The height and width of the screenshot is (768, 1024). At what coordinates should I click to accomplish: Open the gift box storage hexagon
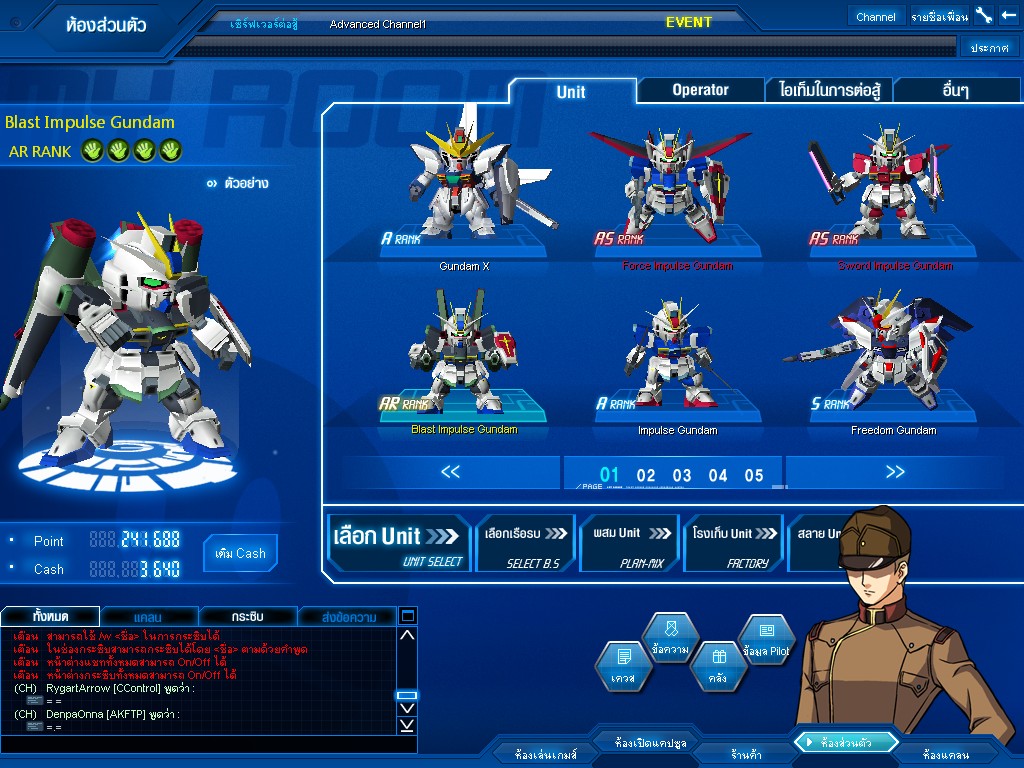(718, 666)
